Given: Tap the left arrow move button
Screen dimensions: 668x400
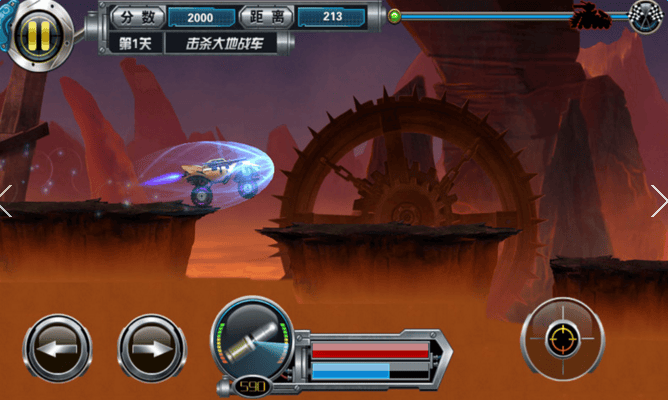Looking at the screenshot, I should click(x=57, y=349).
